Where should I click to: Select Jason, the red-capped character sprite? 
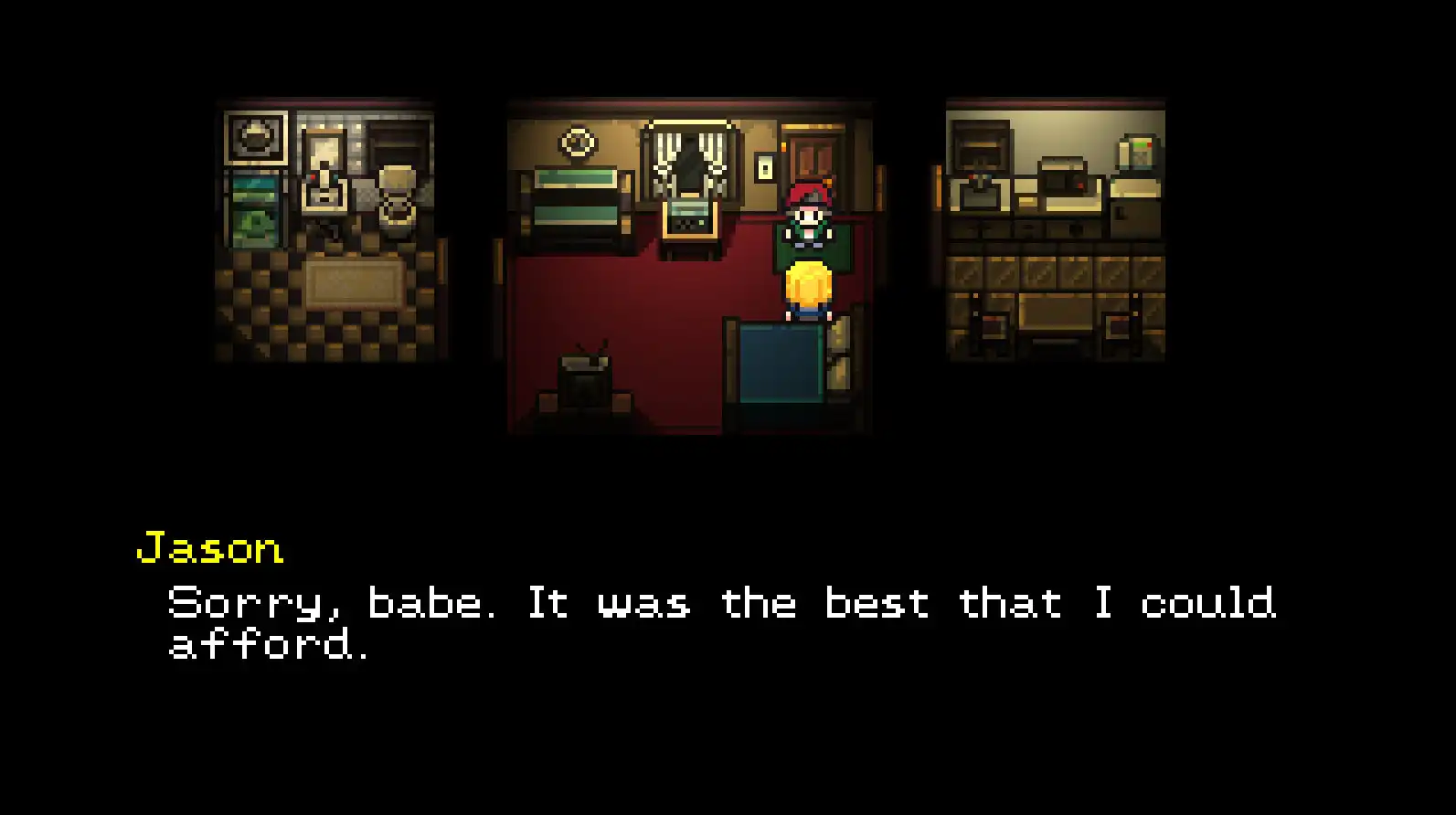coord(809,219)
